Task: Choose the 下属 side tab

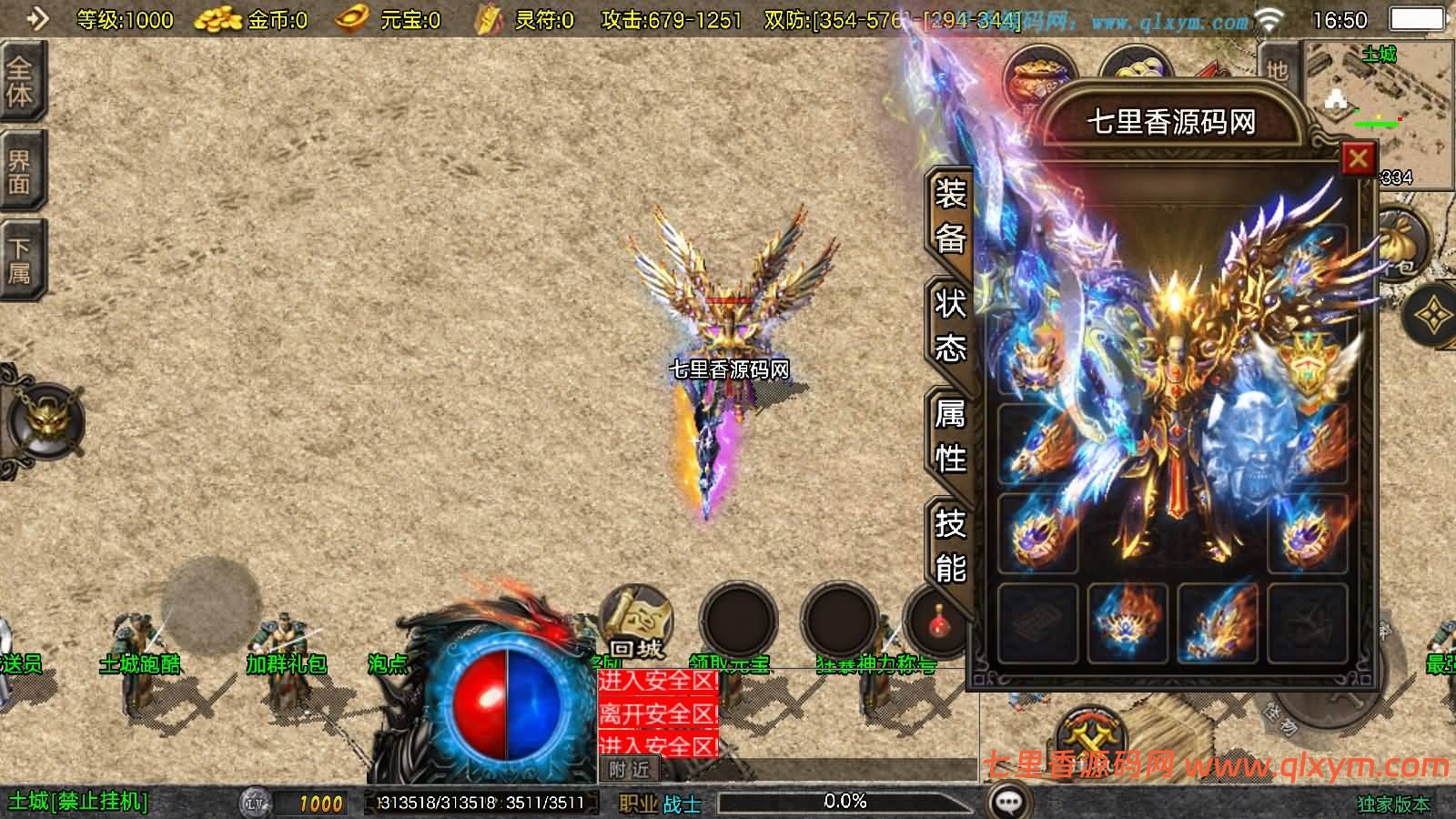Action: click(x=20, y=260)
